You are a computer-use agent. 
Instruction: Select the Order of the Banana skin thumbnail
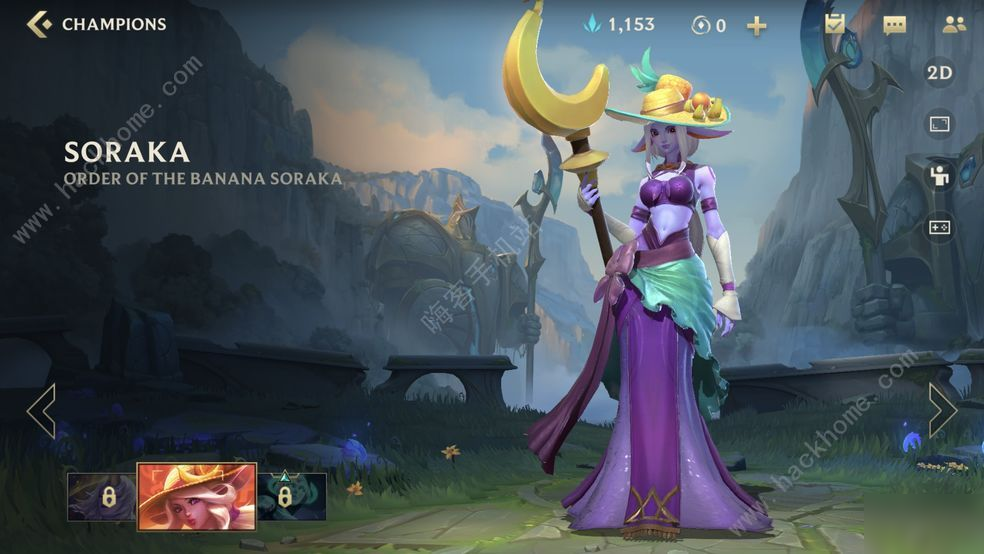[196, 496]
